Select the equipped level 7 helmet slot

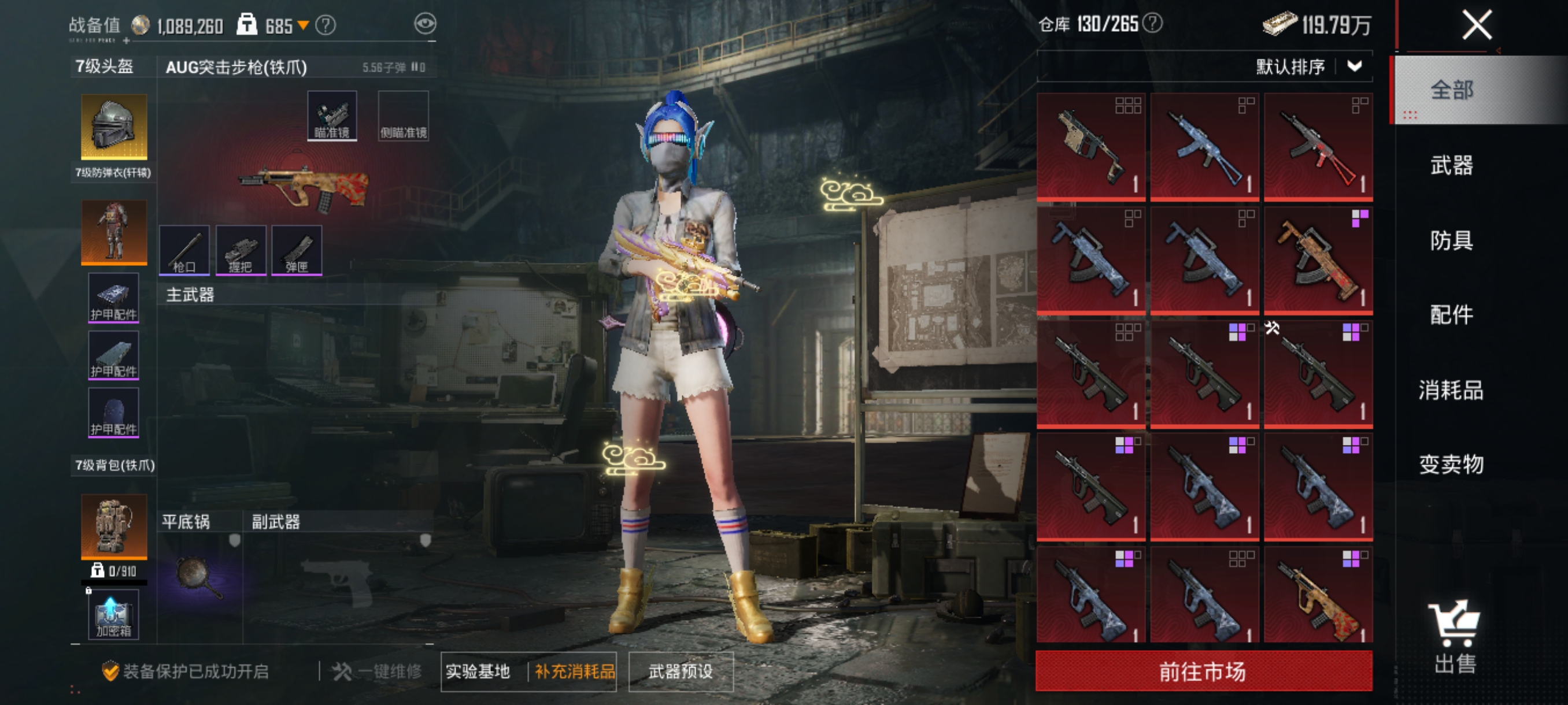click(114, 127)
